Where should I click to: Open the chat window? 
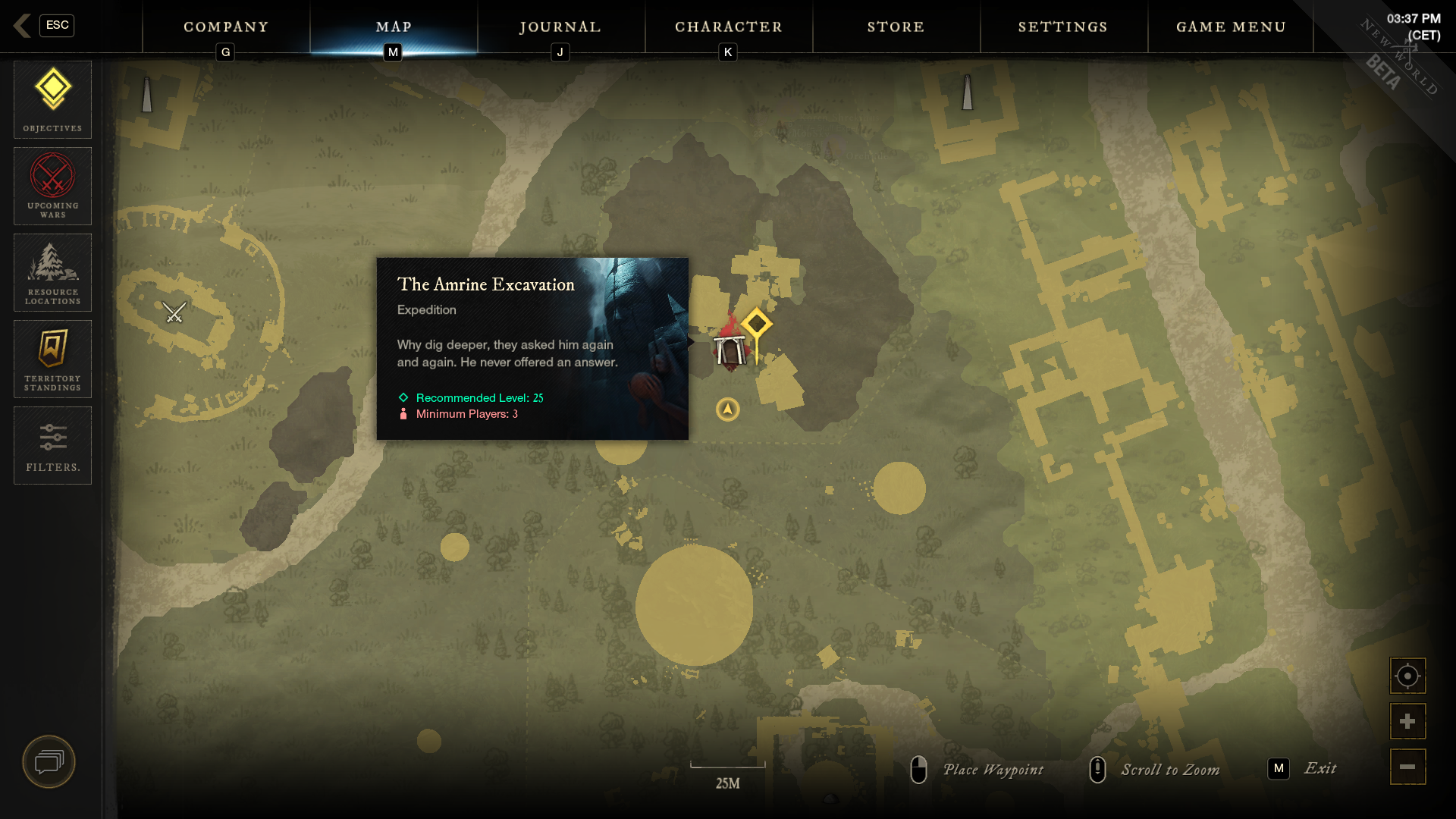pyautogui.click(x=48, y=761)
